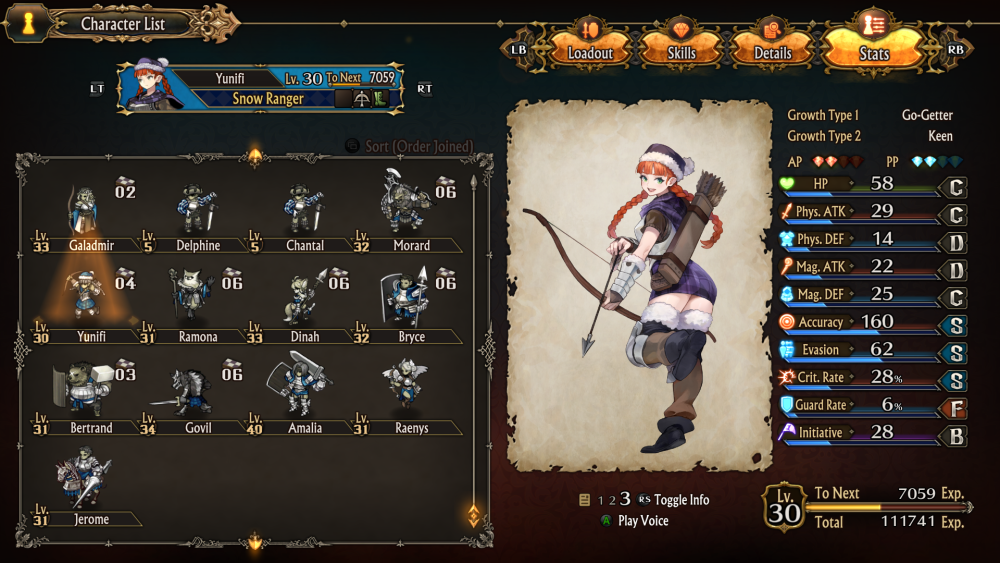Open the Skills tab

(x=681, y=49)
